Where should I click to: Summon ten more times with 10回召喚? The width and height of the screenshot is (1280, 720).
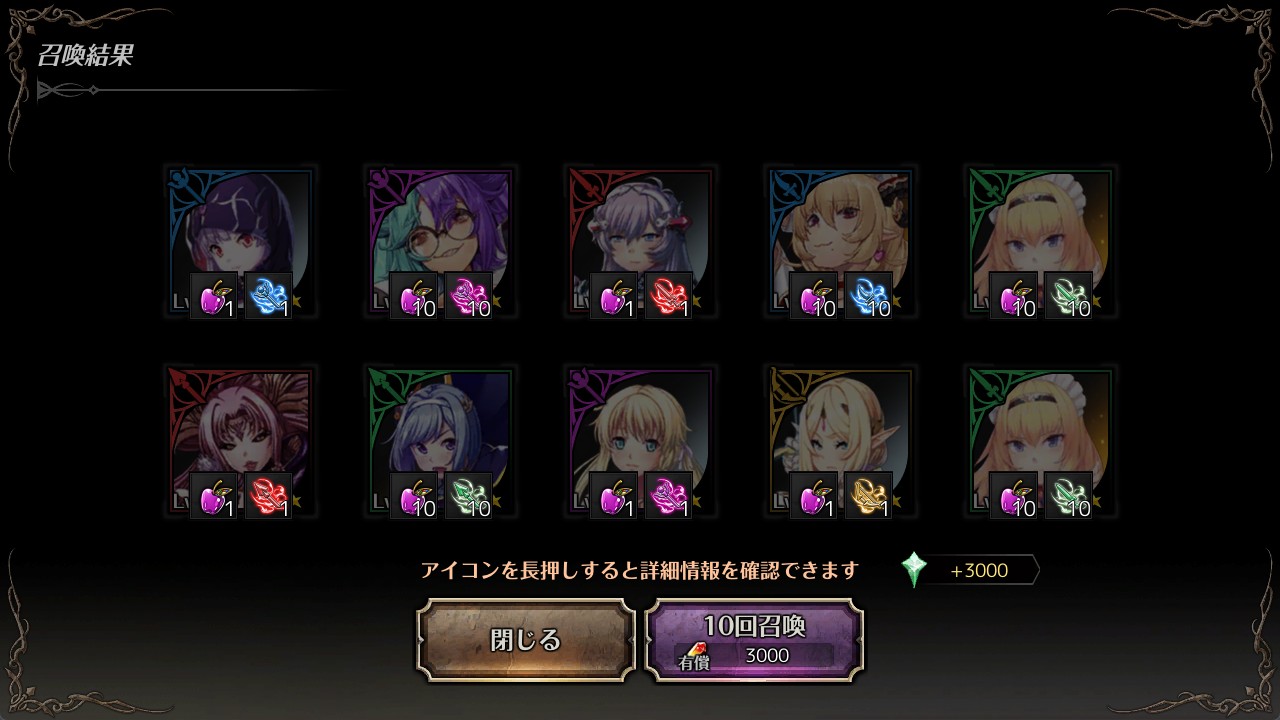754,640
